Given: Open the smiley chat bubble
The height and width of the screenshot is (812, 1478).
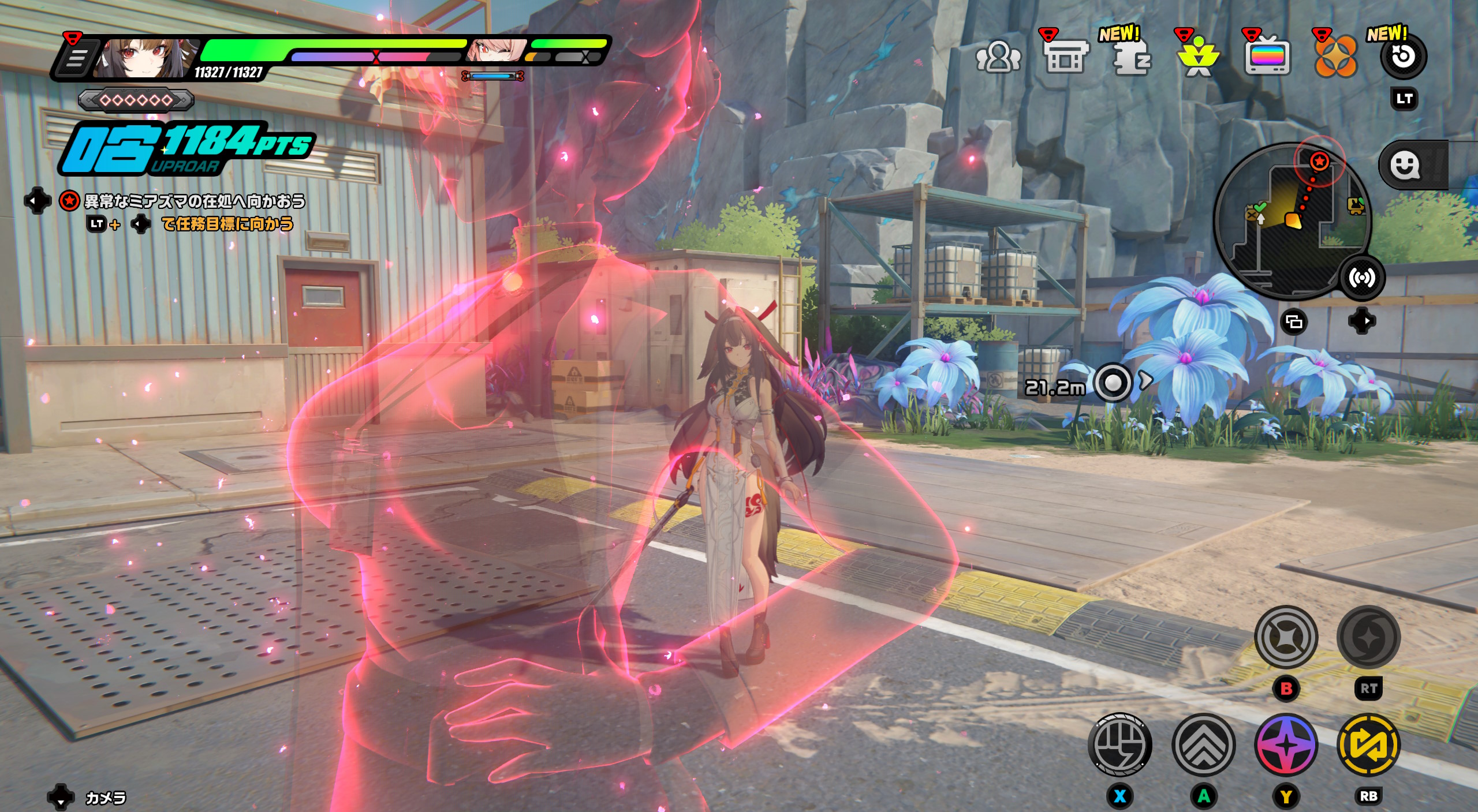Looking at the screenshot, I should (x=1404, y=166).
